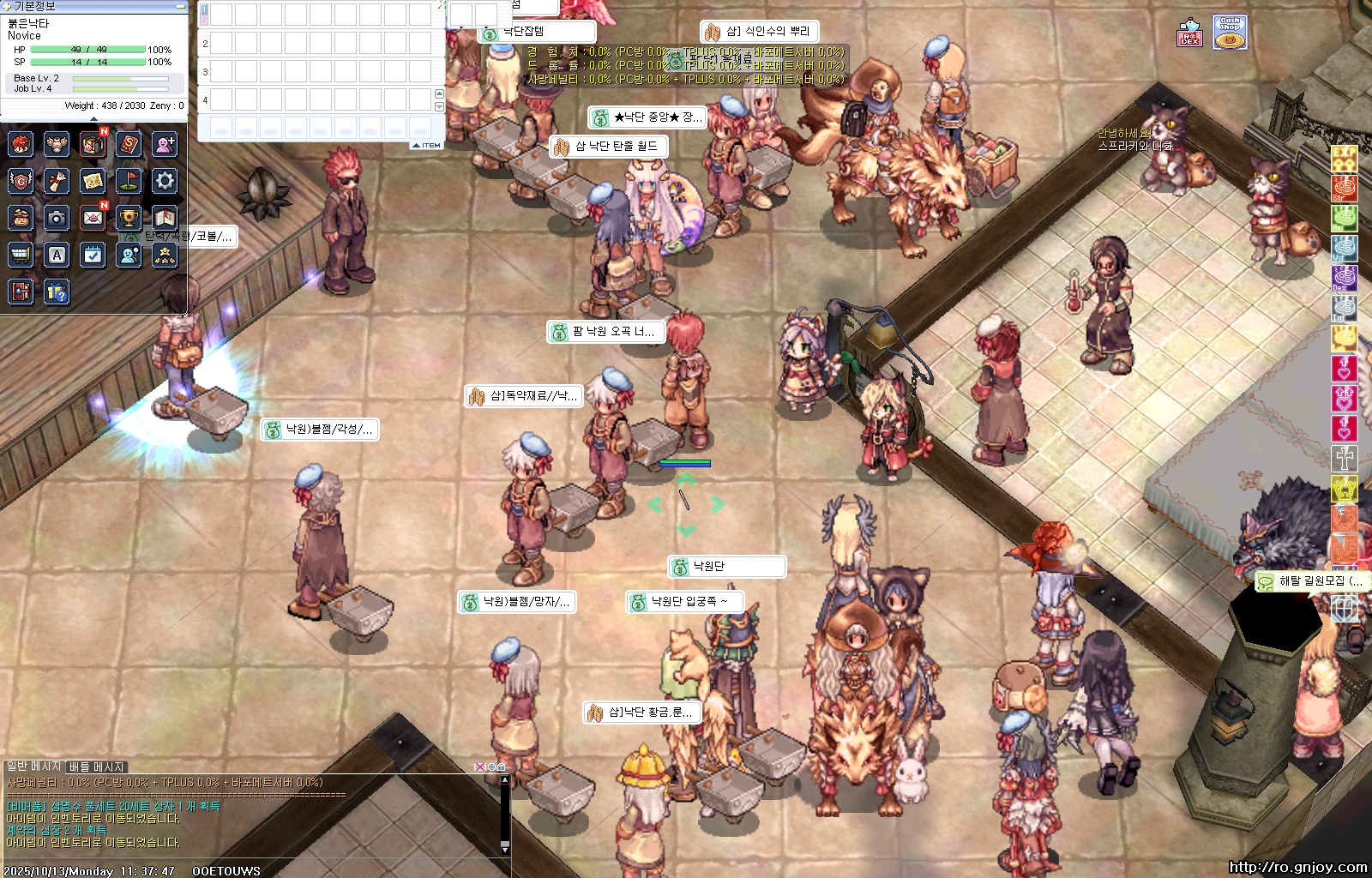Open the quest scroll icon
This screenshot has width=1372, height=878.
tap(57, 181)
